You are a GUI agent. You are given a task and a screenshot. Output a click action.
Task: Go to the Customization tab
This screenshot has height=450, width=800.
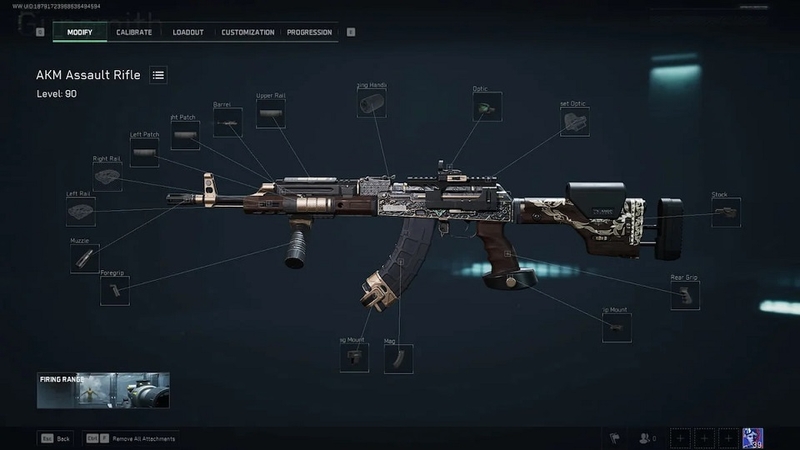(247, 32)
